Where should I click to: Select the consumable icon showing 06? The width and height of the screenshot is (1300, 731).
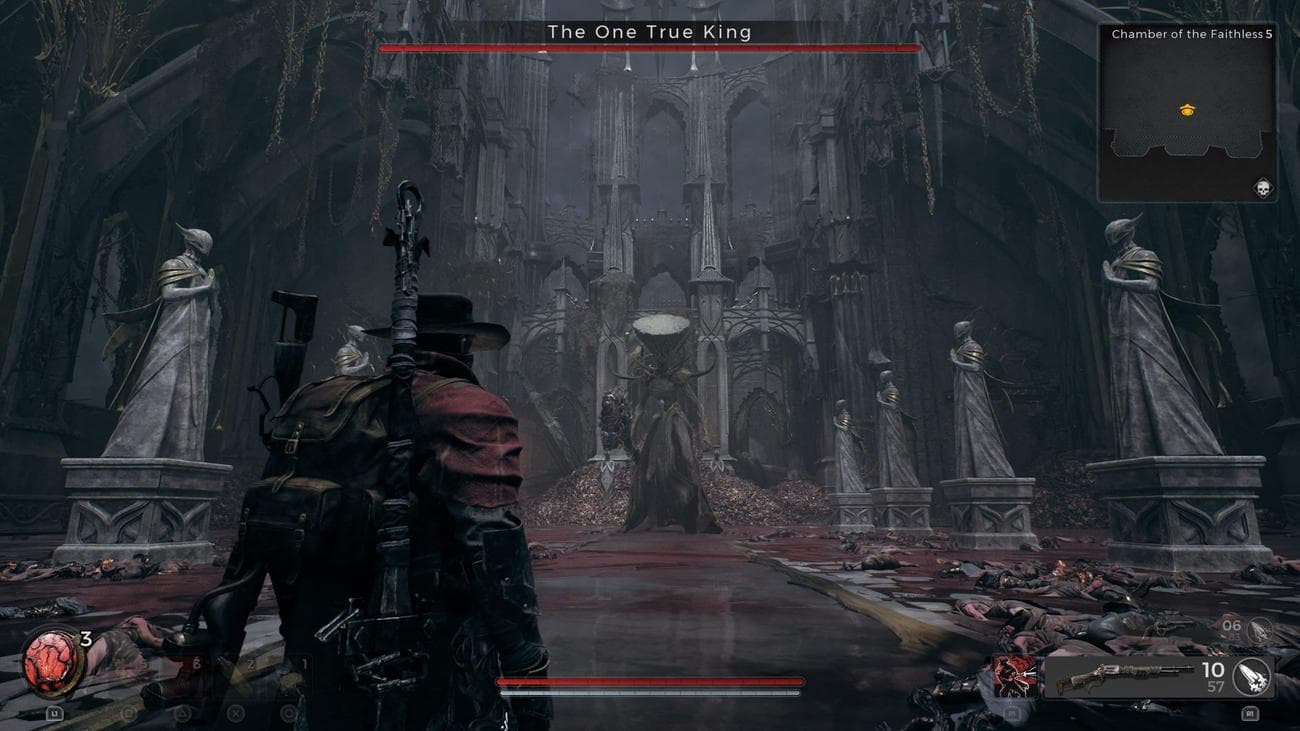pos(1234,627)
